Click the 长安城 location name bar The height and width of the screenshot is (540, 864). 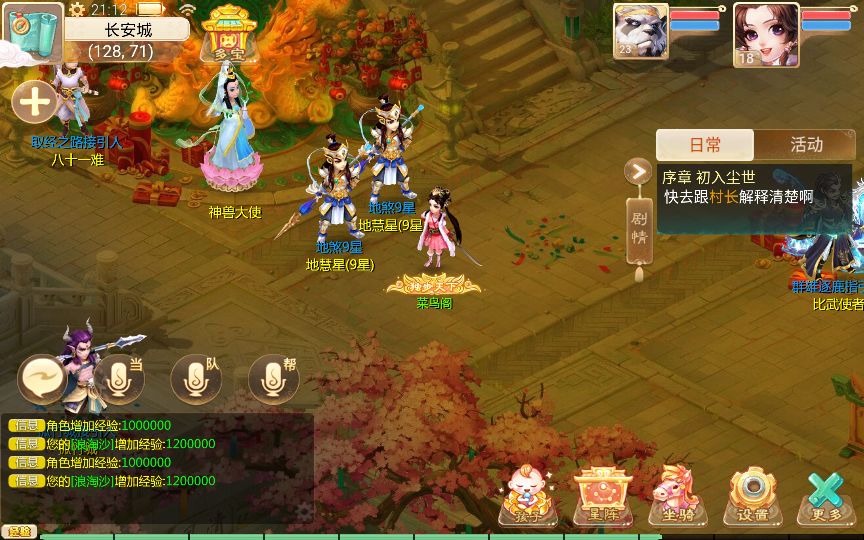tap(126, 30)
